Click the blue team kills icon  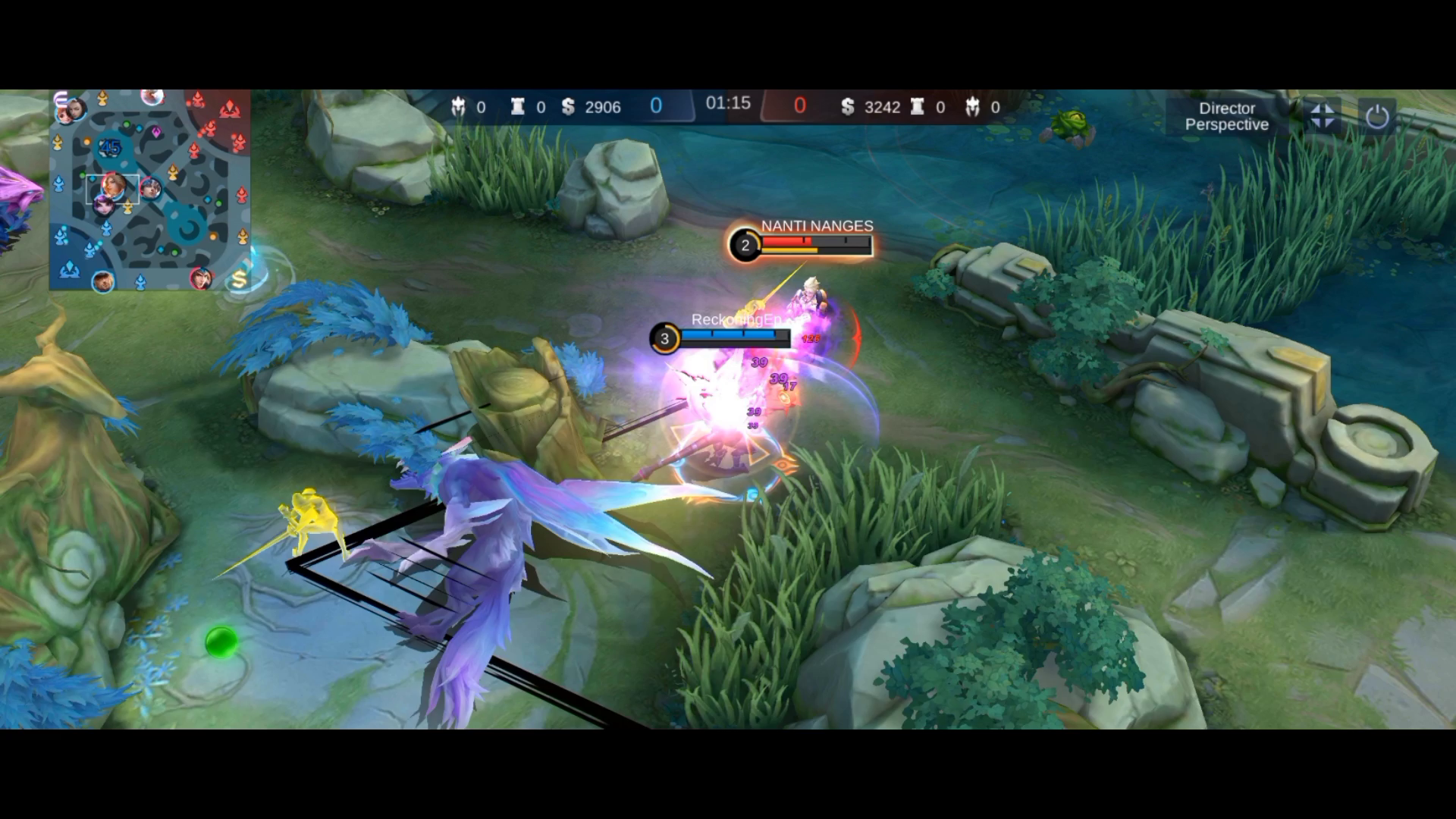[460, 107]
